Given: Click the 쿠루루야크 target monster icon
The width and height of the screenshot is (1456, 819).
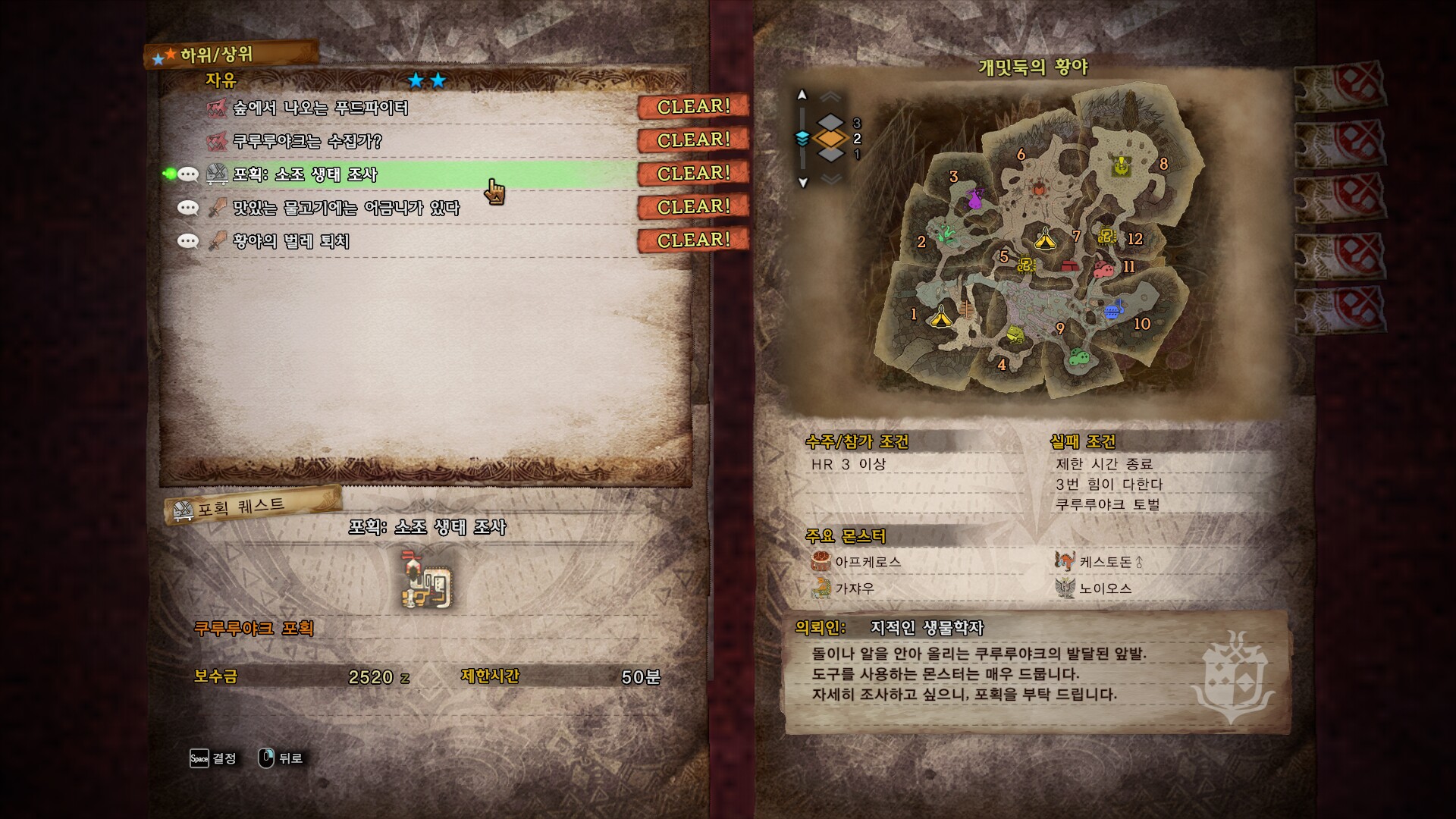Looking at the screenshot, I should (427, 581).
